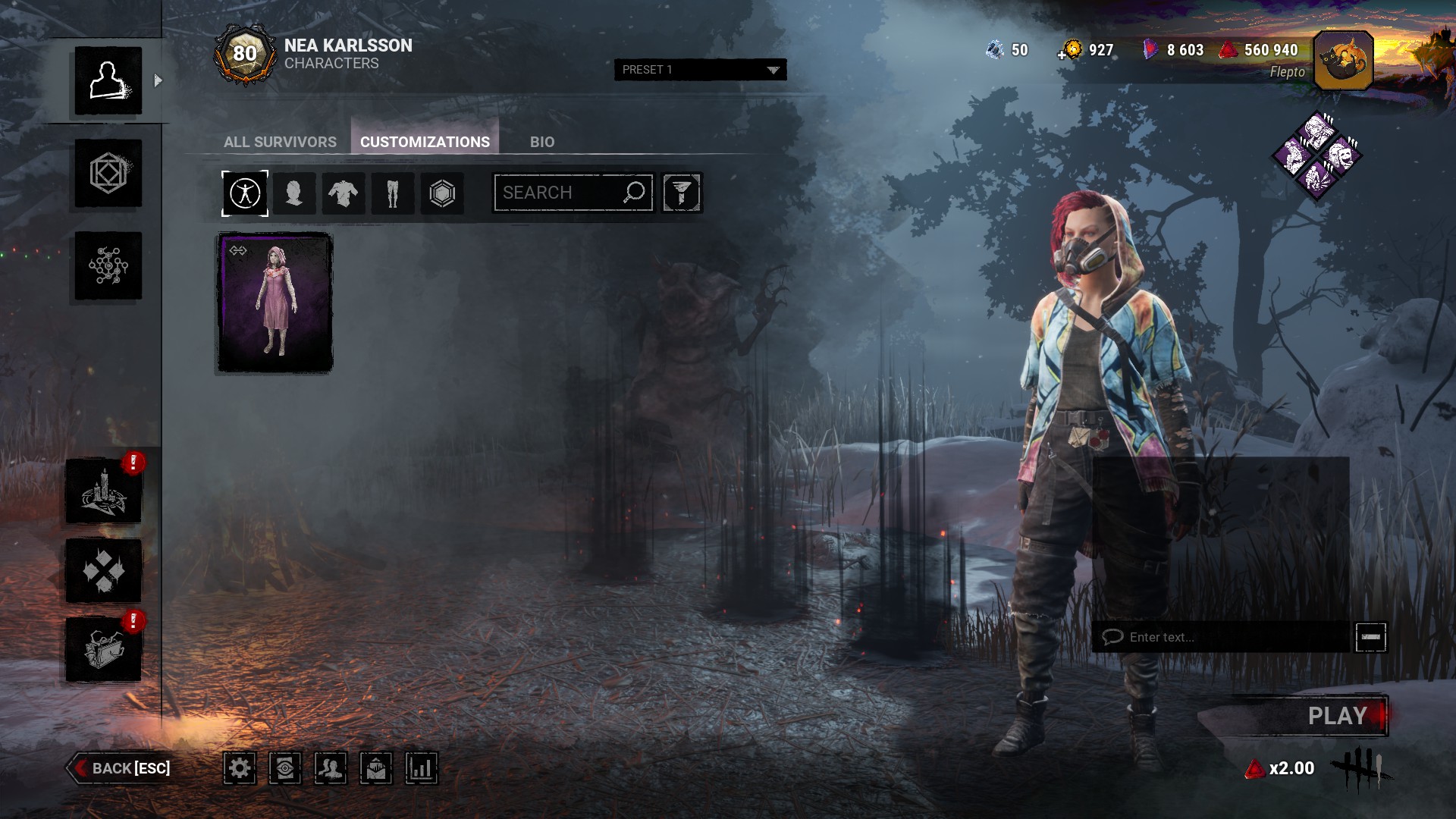Open the bloodweb menu
Viewport: 1456px width, 819px height.
tap(108, 266)
